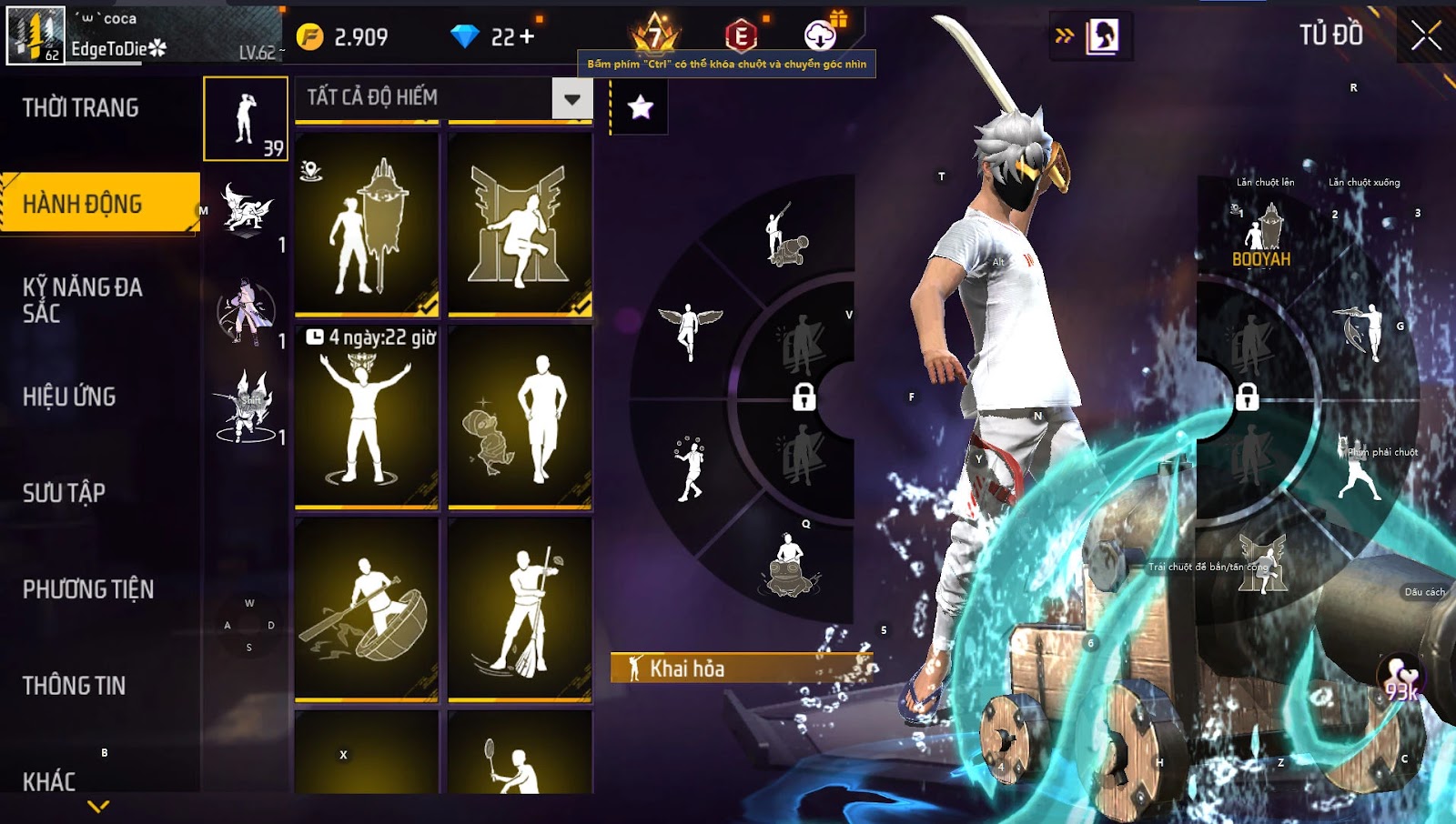Open the Hiệu Ứng section
This screenshot has width=1456, height=824.
click(69, 397)
